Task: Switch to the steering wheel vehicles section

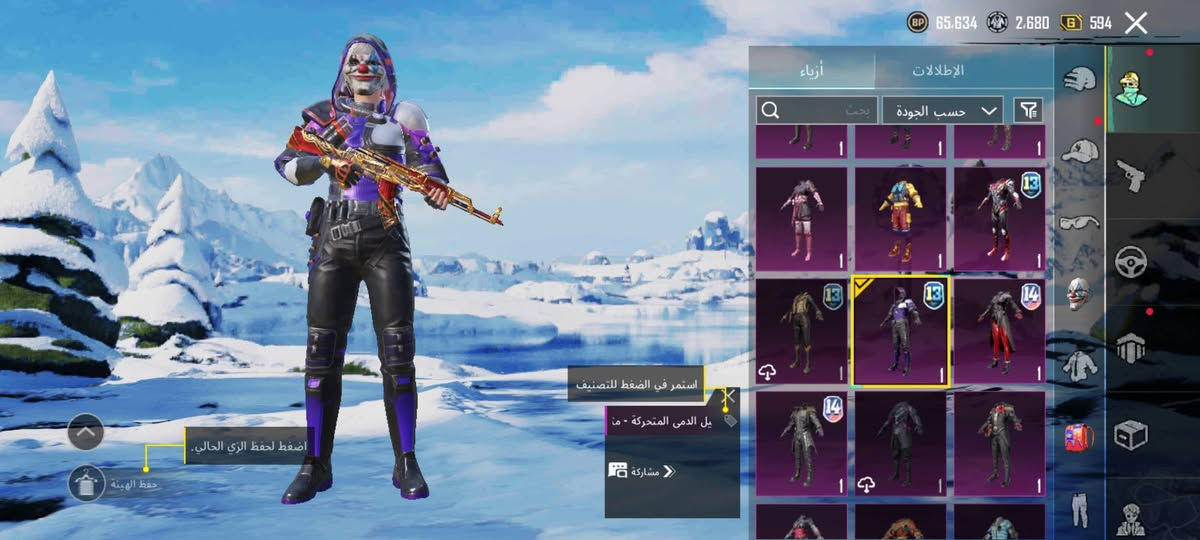Action: 1130,260
